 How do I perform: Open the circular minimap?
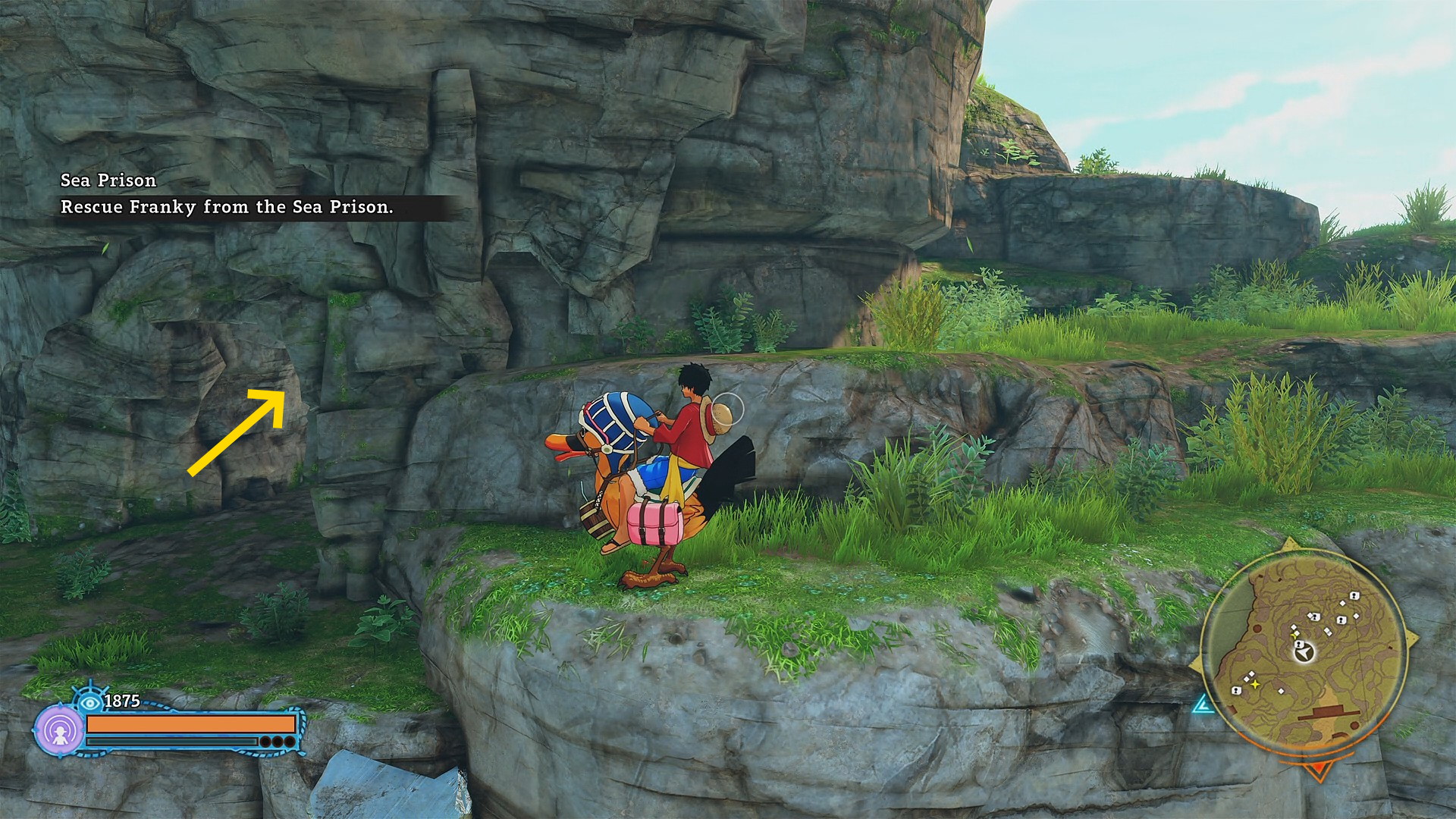(1304, 654)
